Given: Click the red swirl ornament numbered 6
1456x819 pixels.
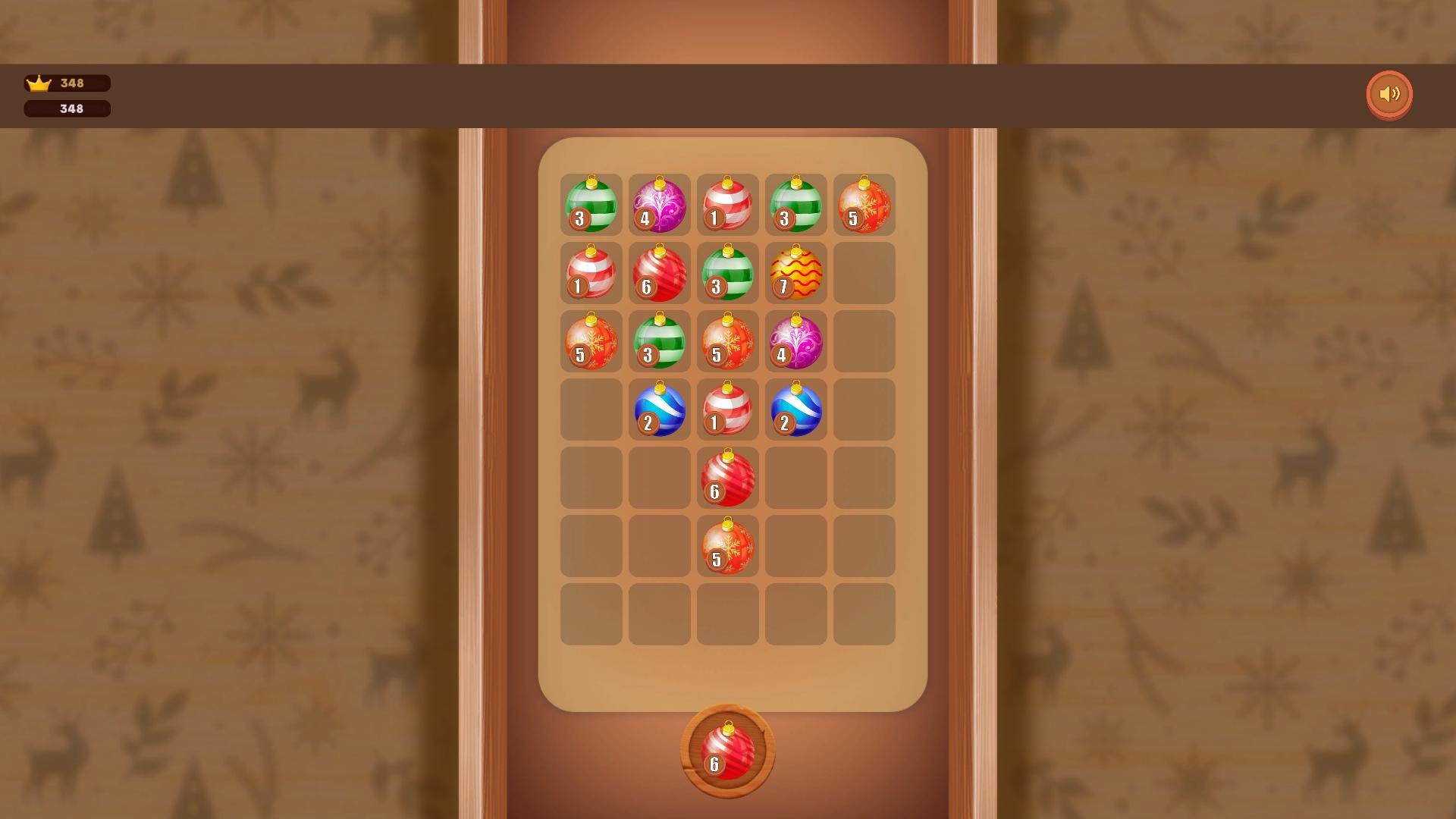Looking at the screenshot, I should tap(659, 273).
